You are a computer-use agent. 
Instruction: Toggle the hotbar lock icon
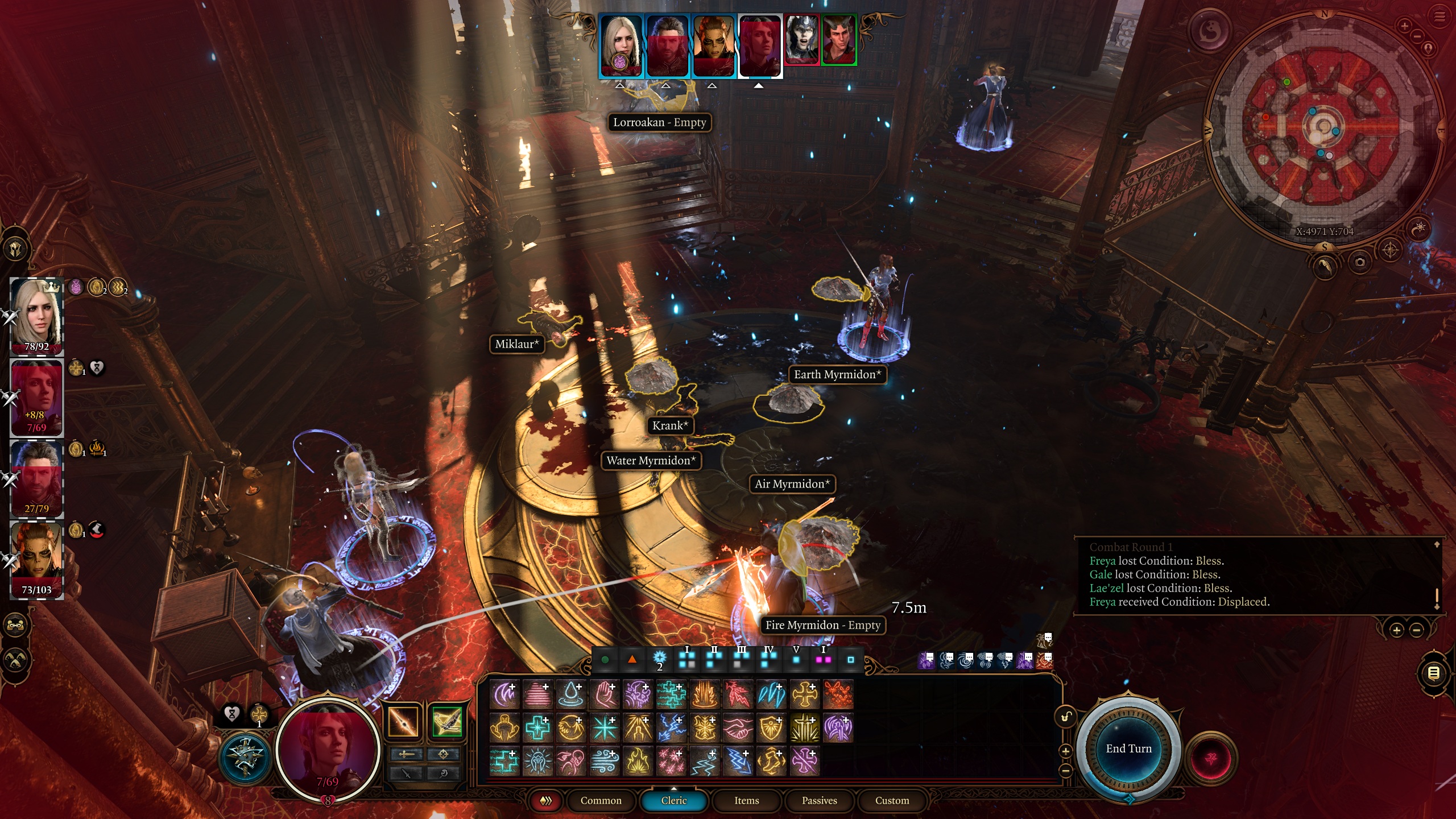[x=1065, y=717]
